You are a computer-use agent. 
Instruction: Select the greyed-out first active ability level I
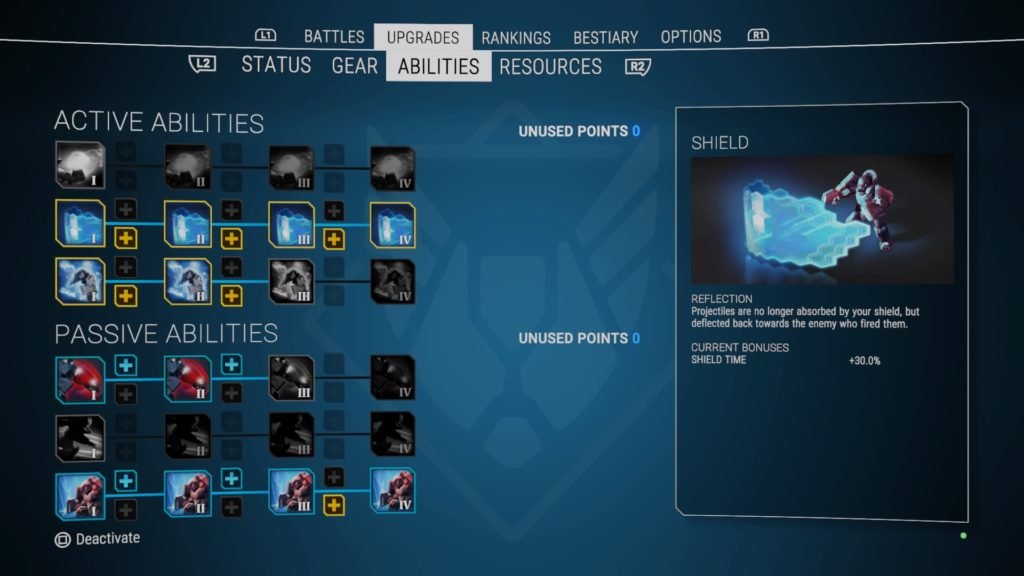80,166
